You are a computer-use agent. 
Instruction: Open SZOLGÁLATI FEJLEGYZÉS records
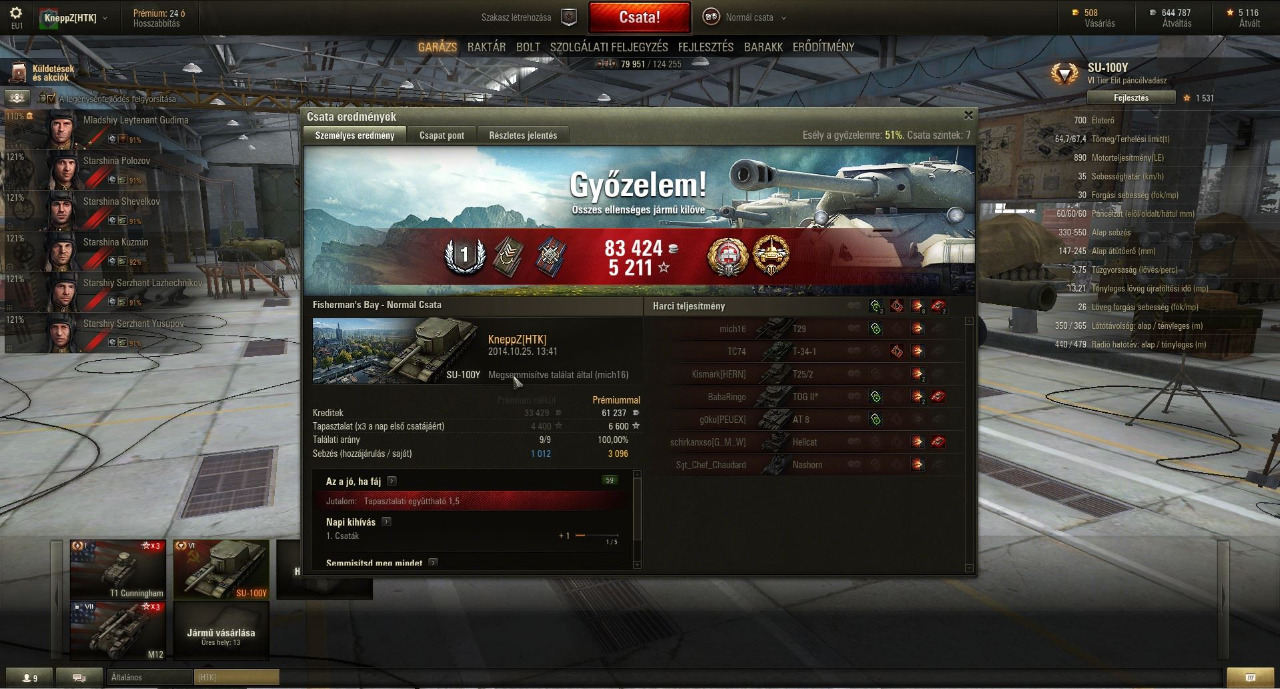608,47
